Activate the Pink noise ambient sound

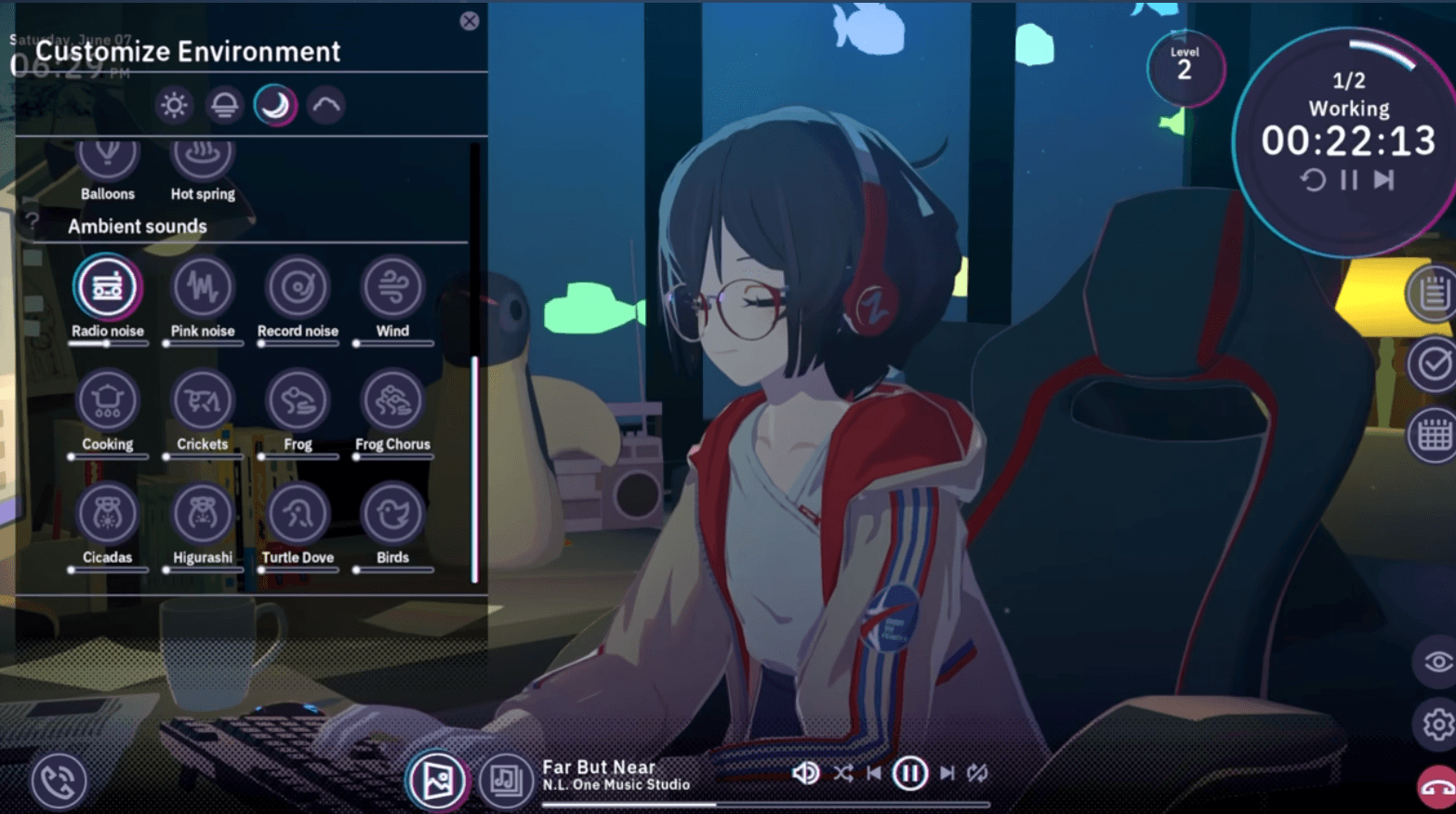tap(203, 288)
